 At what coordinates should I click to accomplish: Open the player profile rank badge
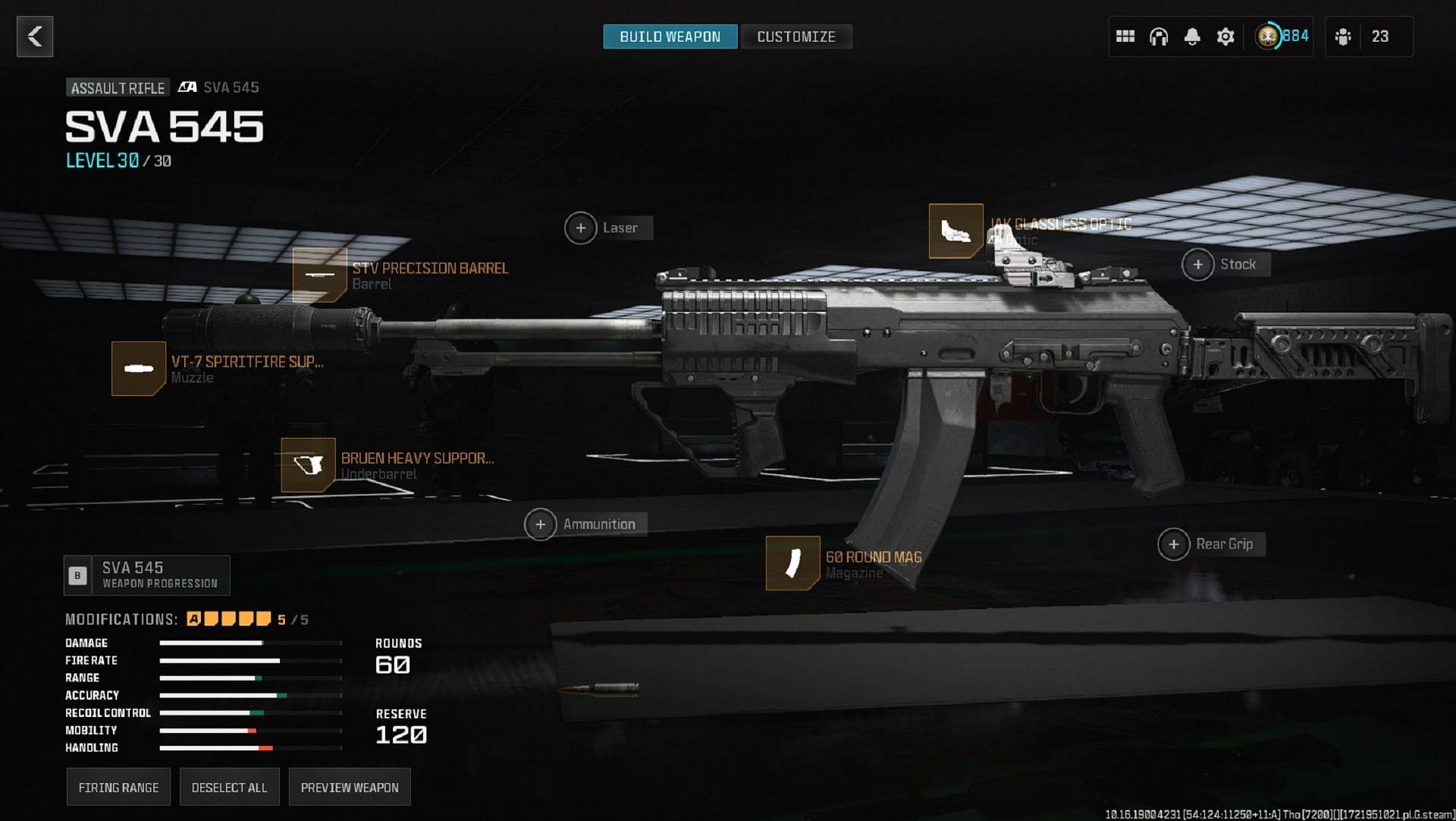[x=1268, y=36]
